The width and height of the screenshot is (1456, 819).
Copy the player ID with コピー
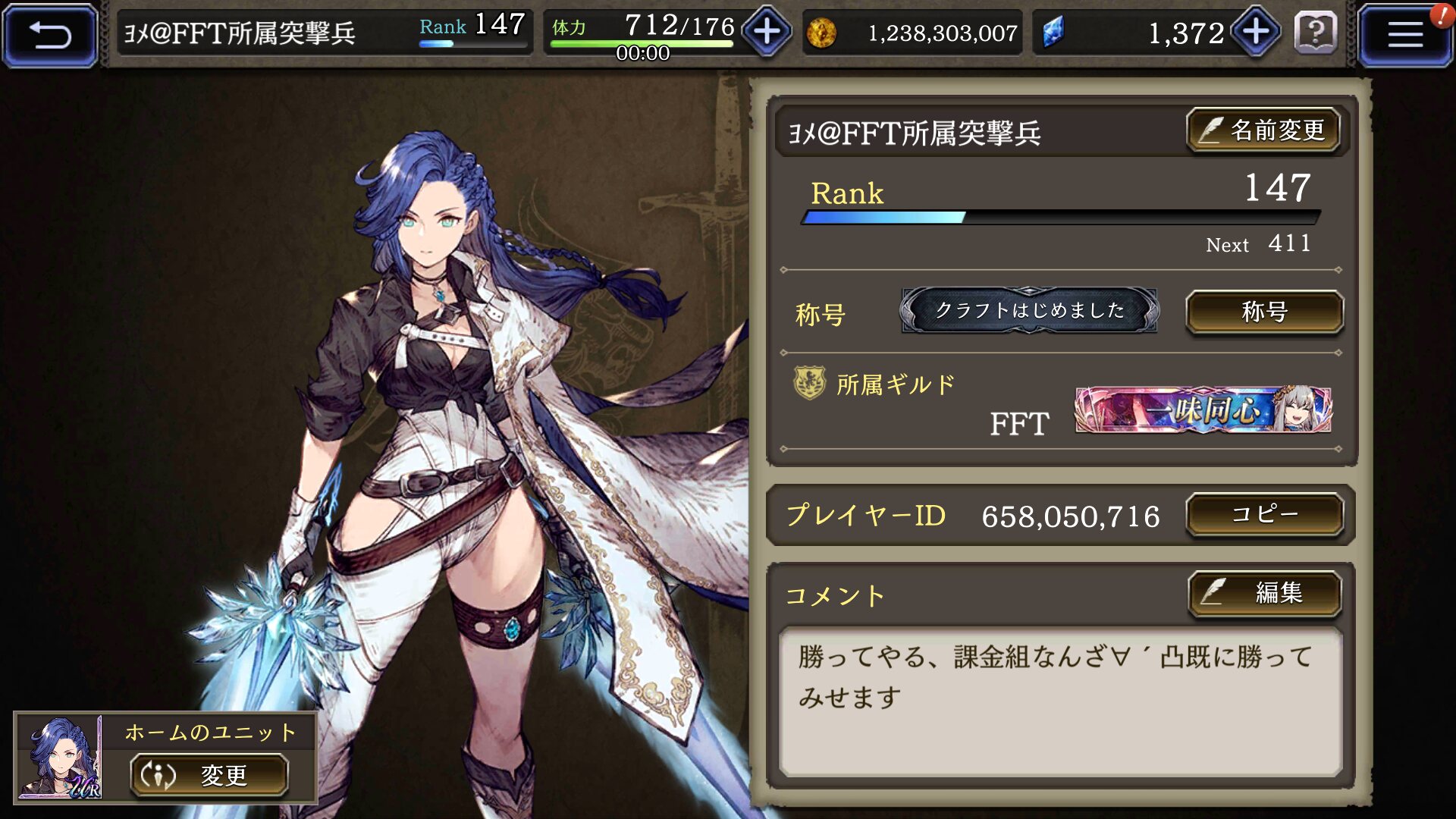1264,515
